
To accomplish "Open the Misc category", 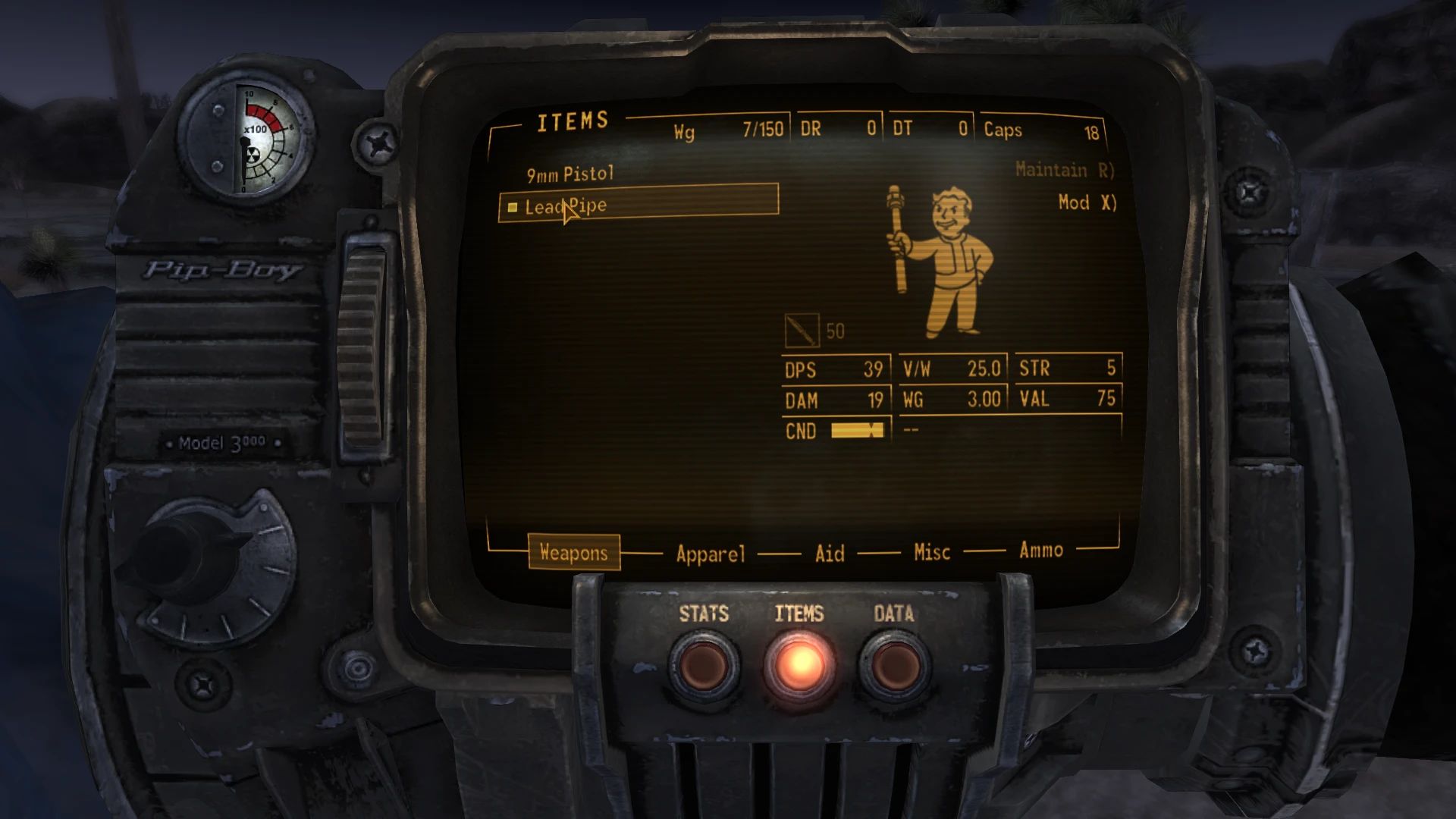I will (x=930, y=553).
